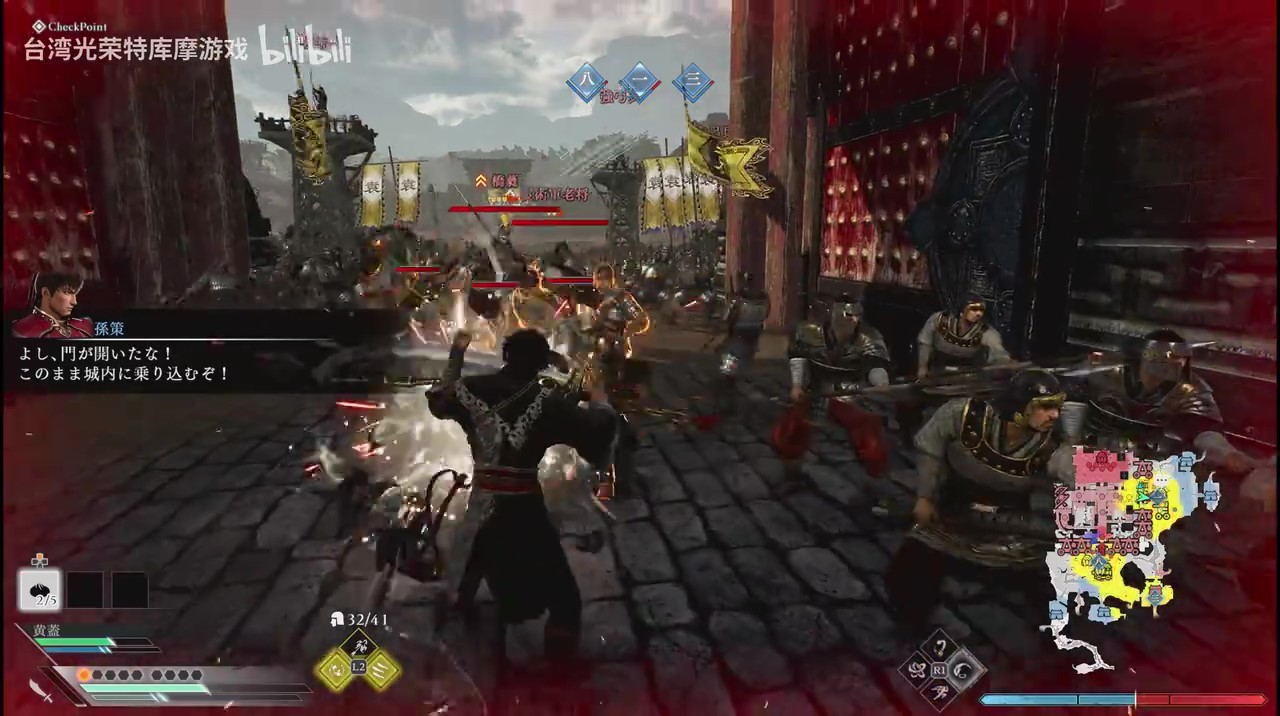Use the bottom running-figure battle art
Screen dimensions: 1280x716
tap(941, 691)
